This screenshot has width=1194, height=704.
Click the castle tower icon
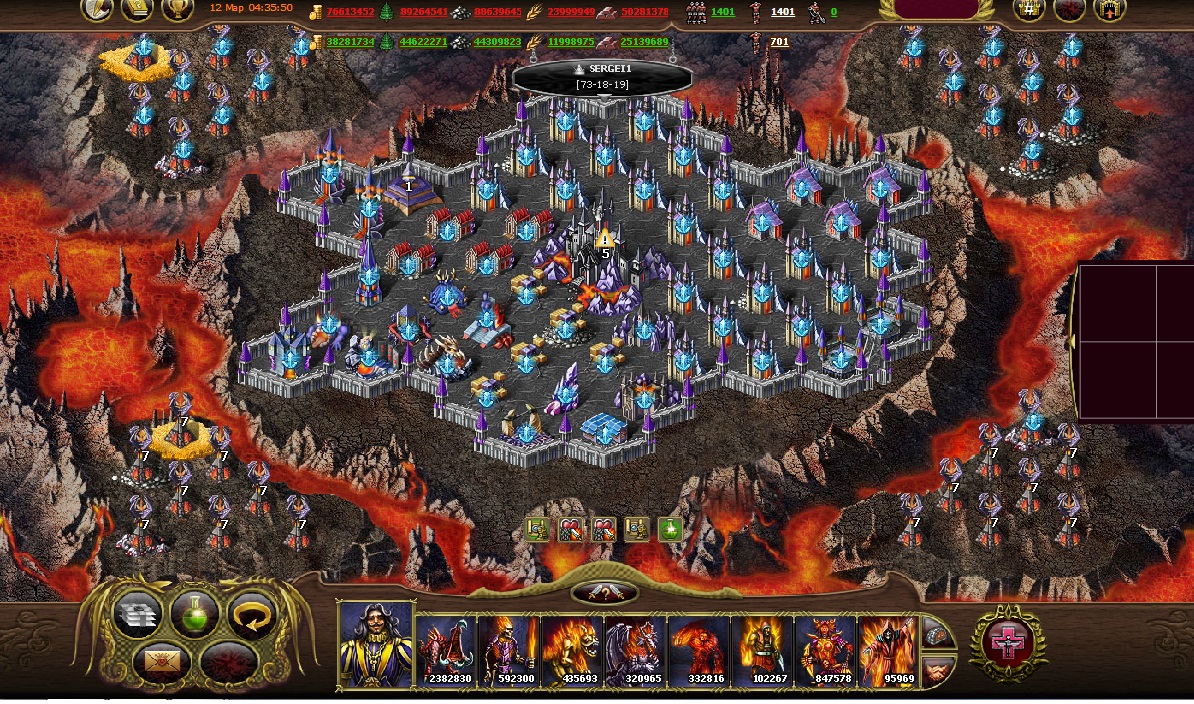[1108, 10]
